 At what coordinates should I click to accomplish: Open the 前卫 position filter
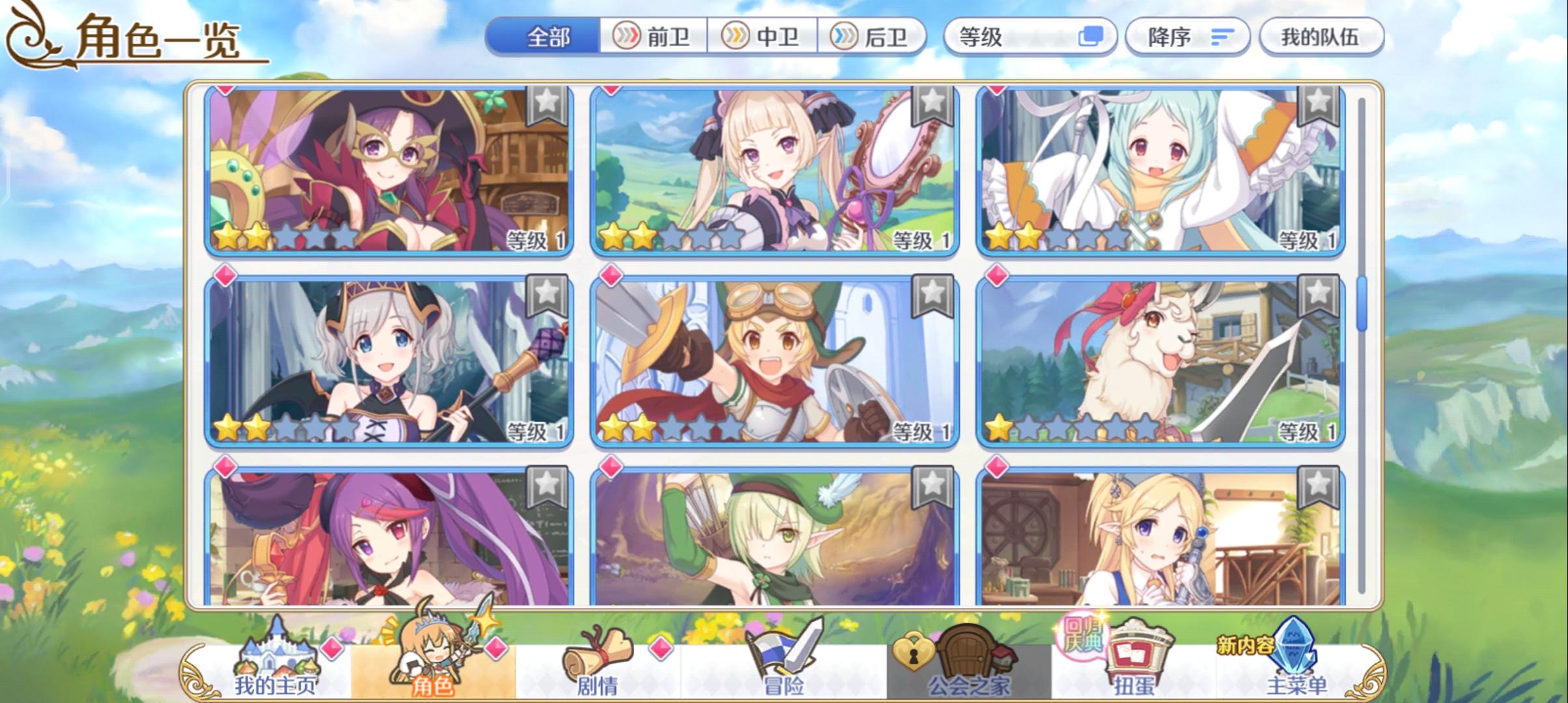653,37
